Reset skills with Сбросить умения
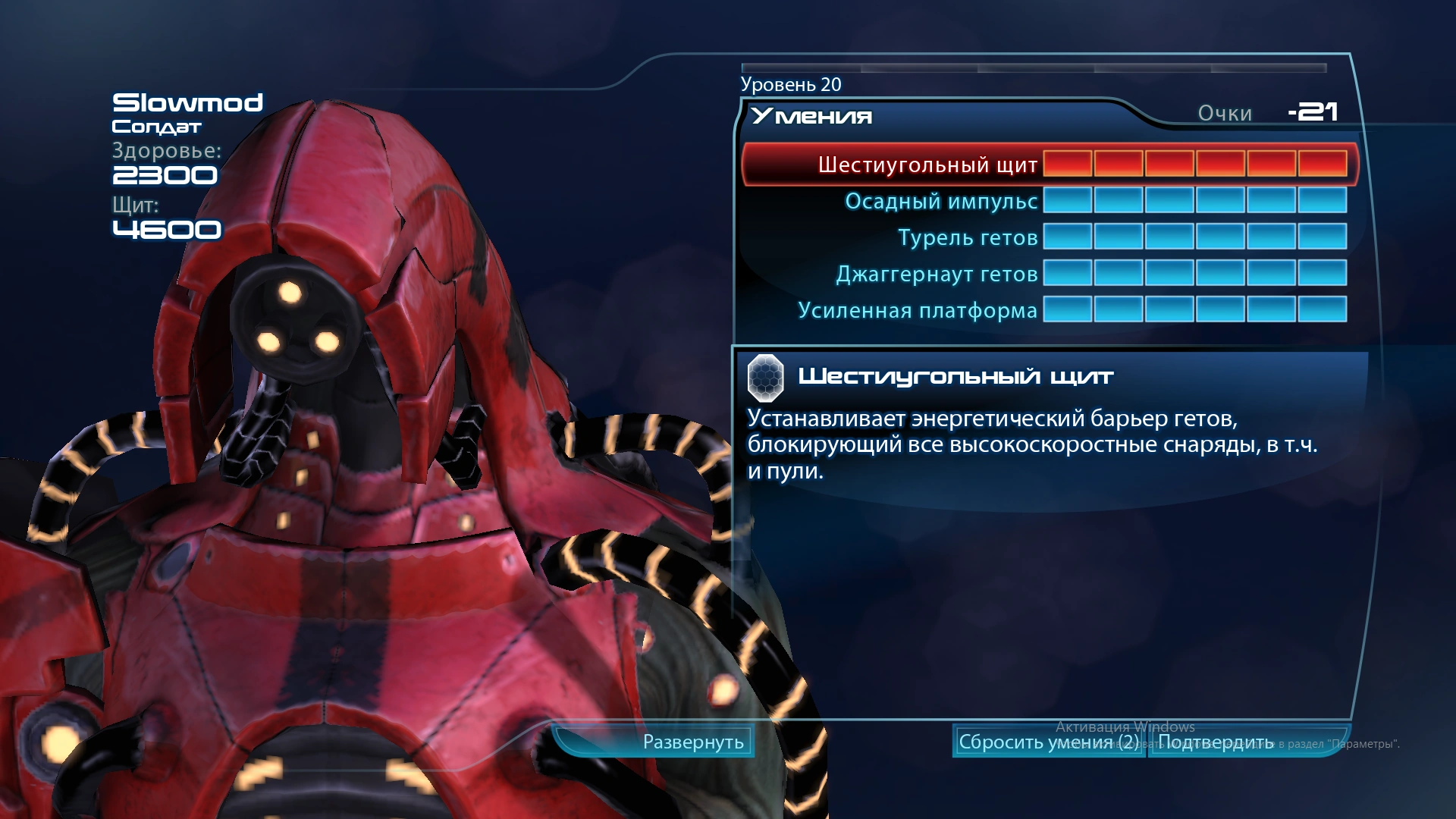Viewport: 1456px width, 819px height. coord(1048,742)
